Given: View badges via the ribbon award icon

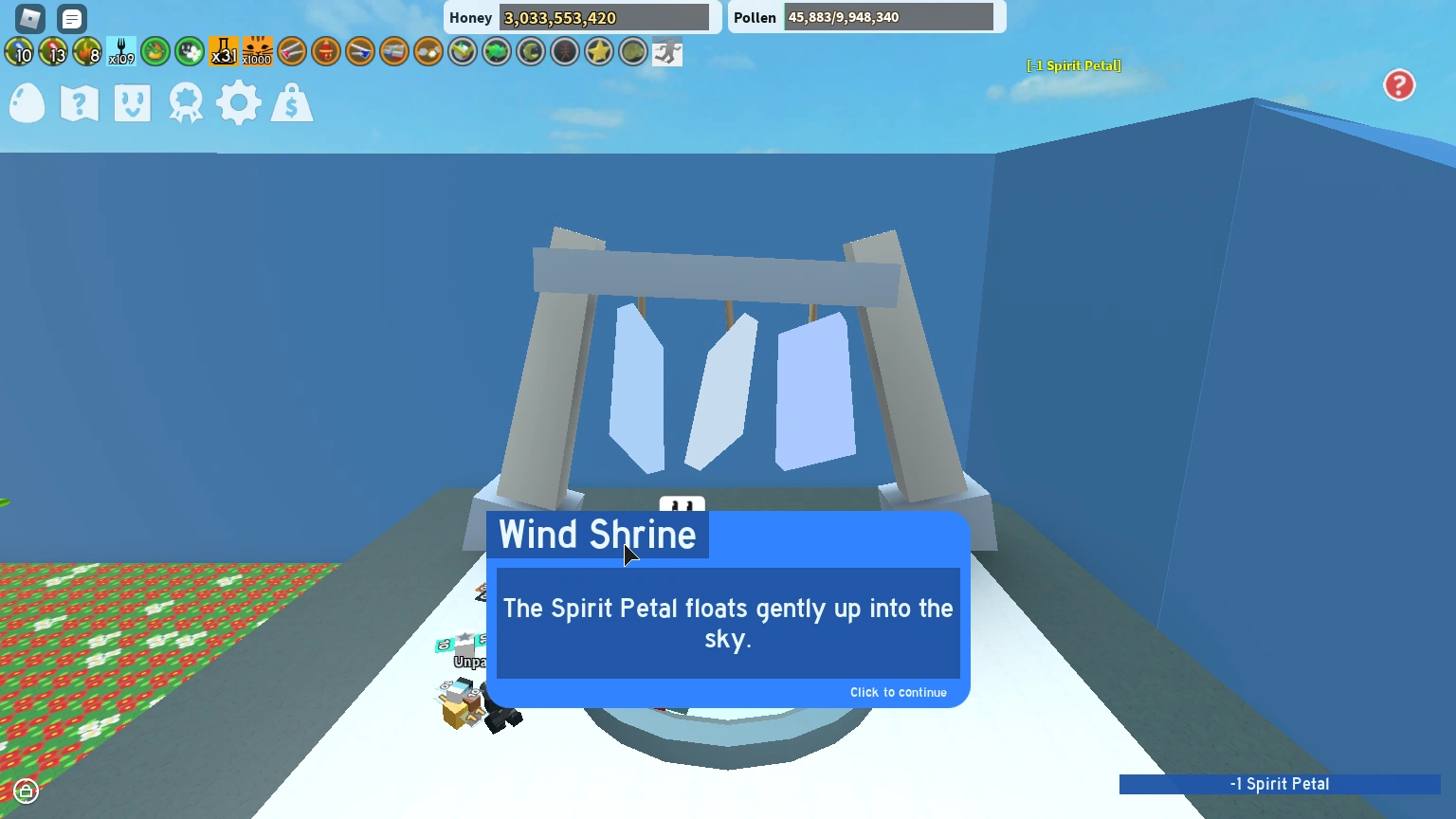Looking at the screenshot, I should click(185, 102).
